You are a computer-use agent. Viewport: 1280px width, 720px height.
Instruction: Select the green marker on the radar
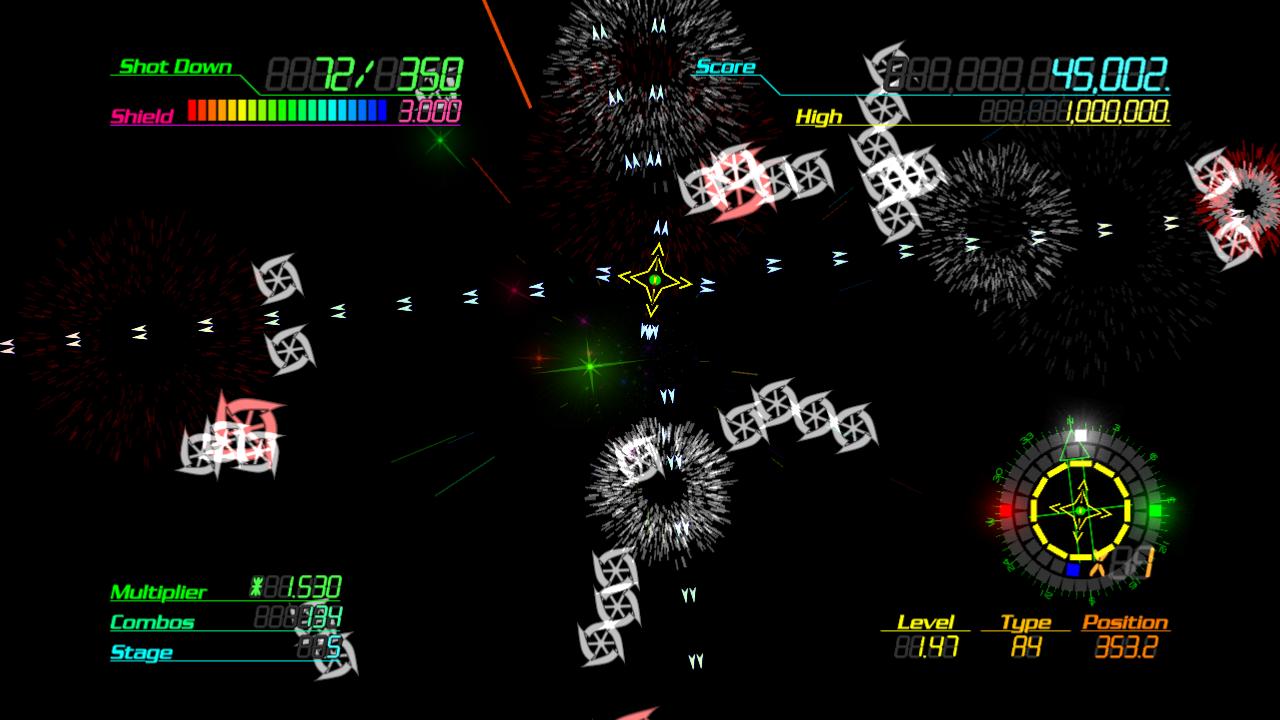(1156, 511)
